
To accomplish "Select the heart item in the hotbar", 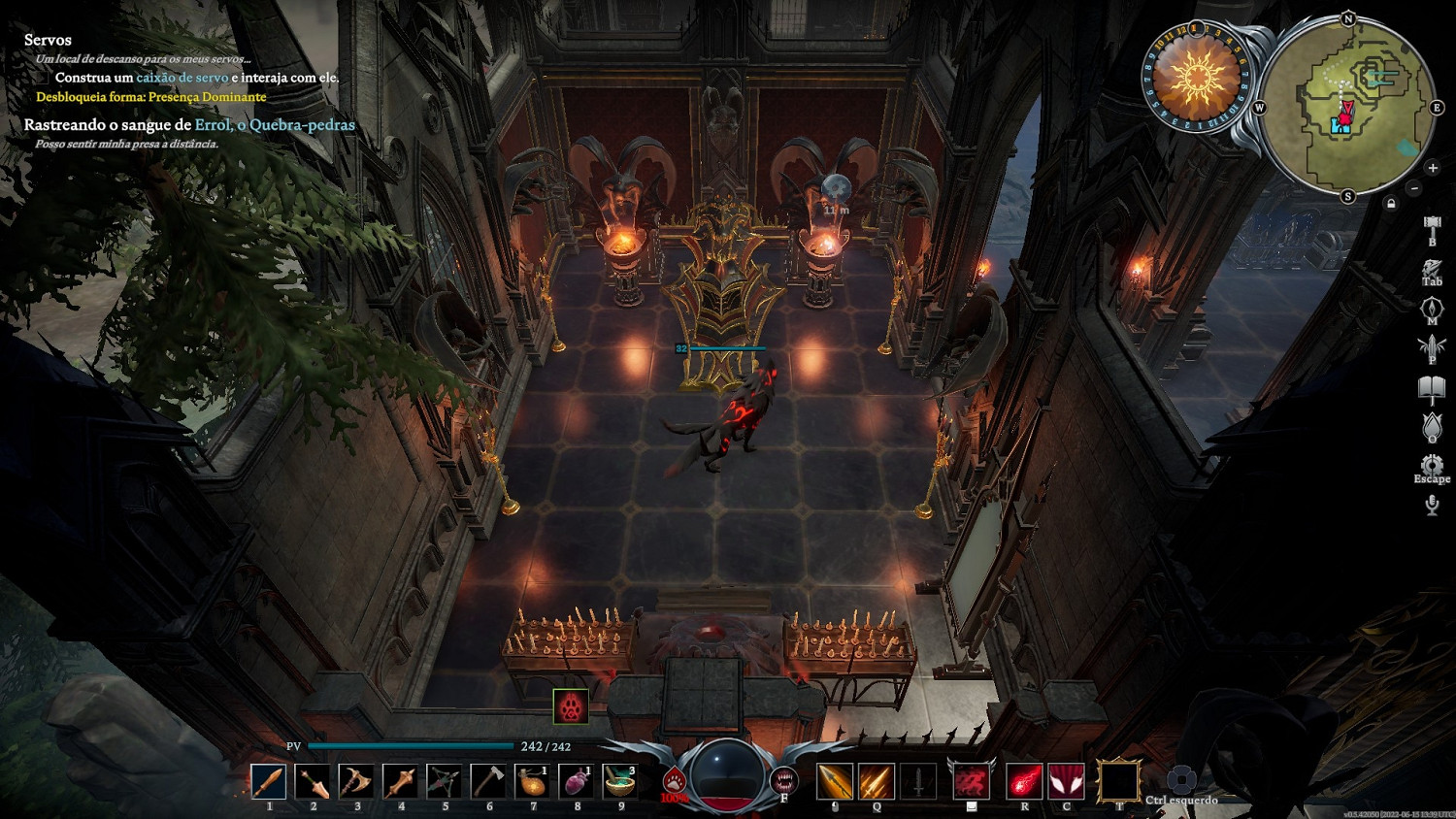I will tap(576, 781).
